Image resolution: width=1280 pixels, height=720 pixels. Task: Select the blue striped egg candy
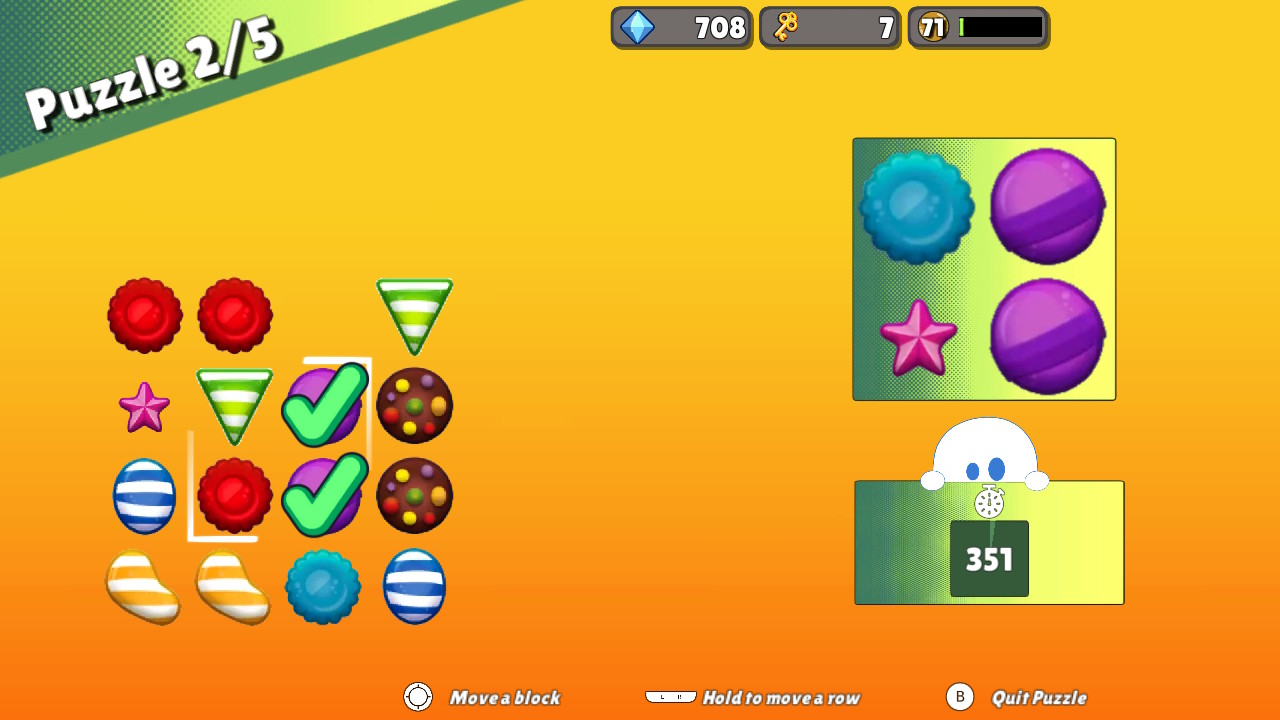click(x=144, y=497)
